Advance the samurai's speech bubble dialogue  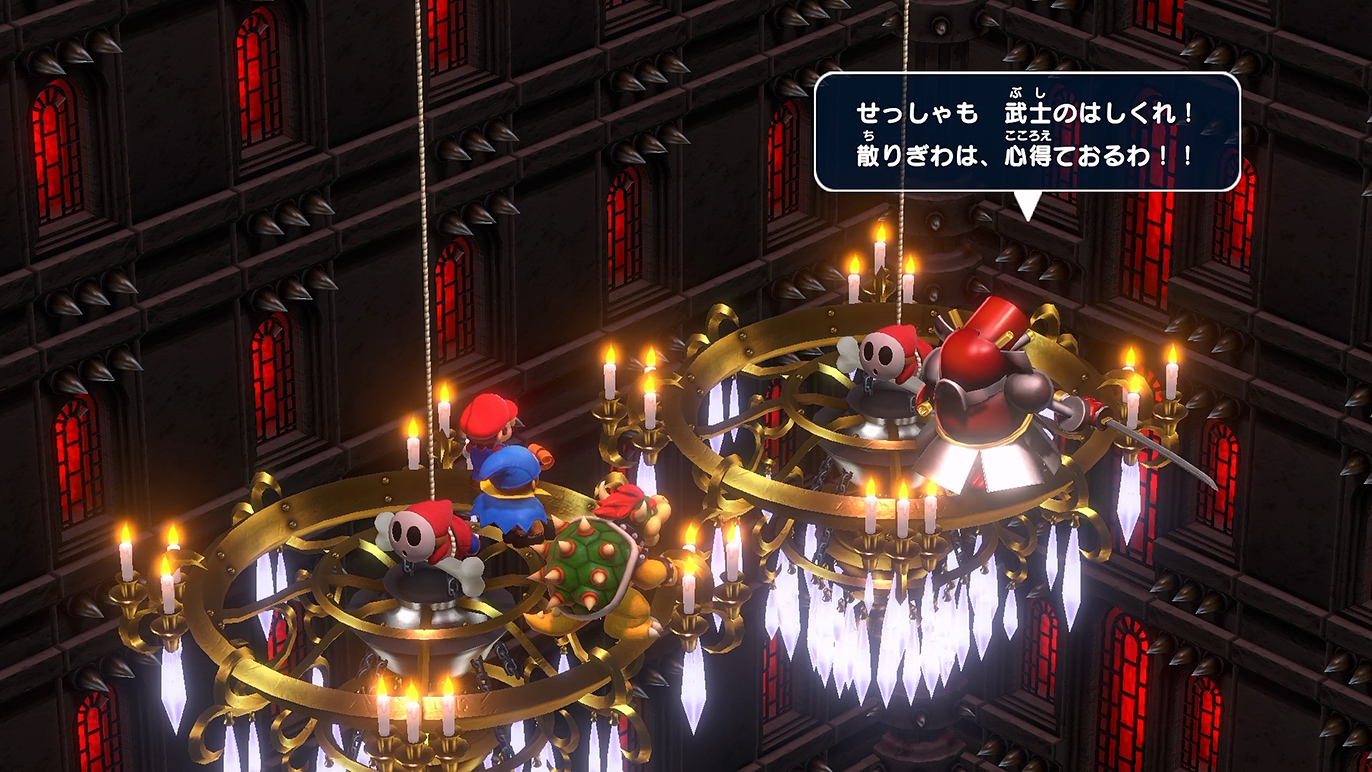[1026, 132]
